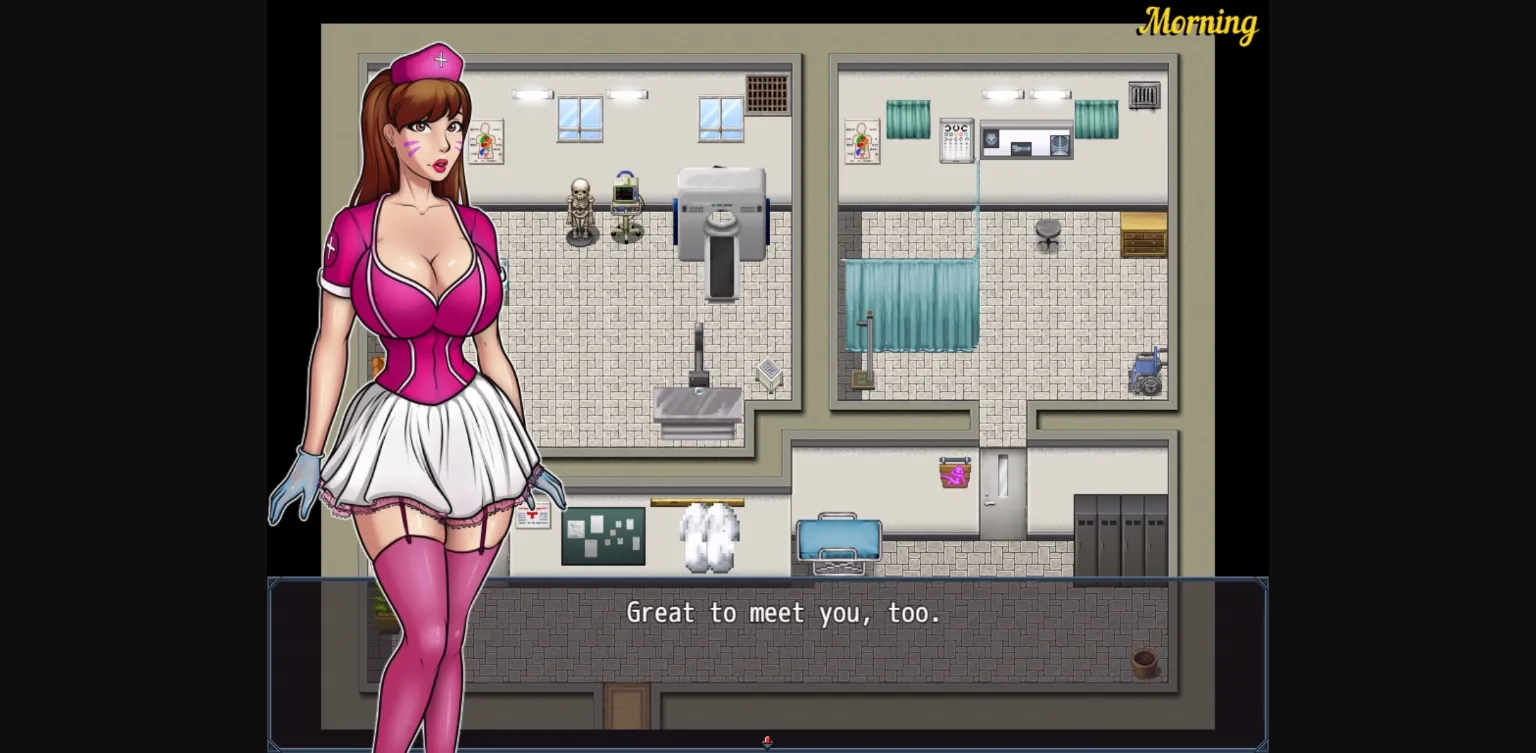
Task: Open the blue first aid cooler on the counter
Action: click(838, 541)
